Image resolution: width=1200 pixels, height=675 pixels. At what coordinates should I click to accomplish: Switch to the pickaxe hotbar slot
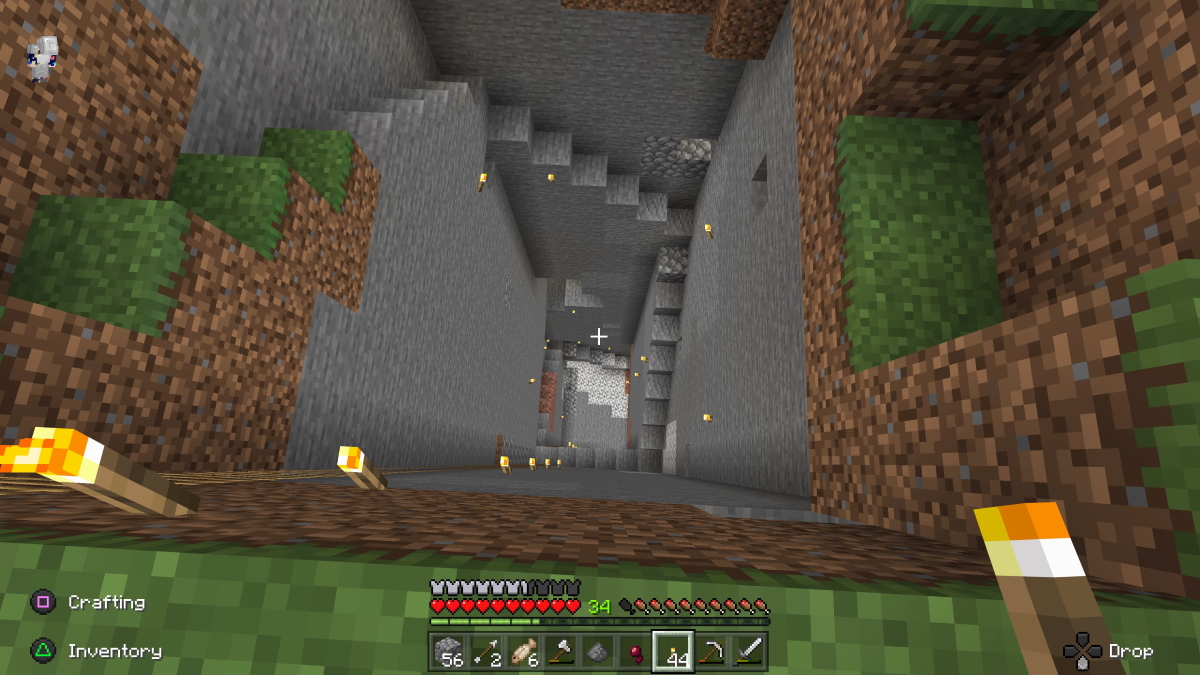coord(711,652)
